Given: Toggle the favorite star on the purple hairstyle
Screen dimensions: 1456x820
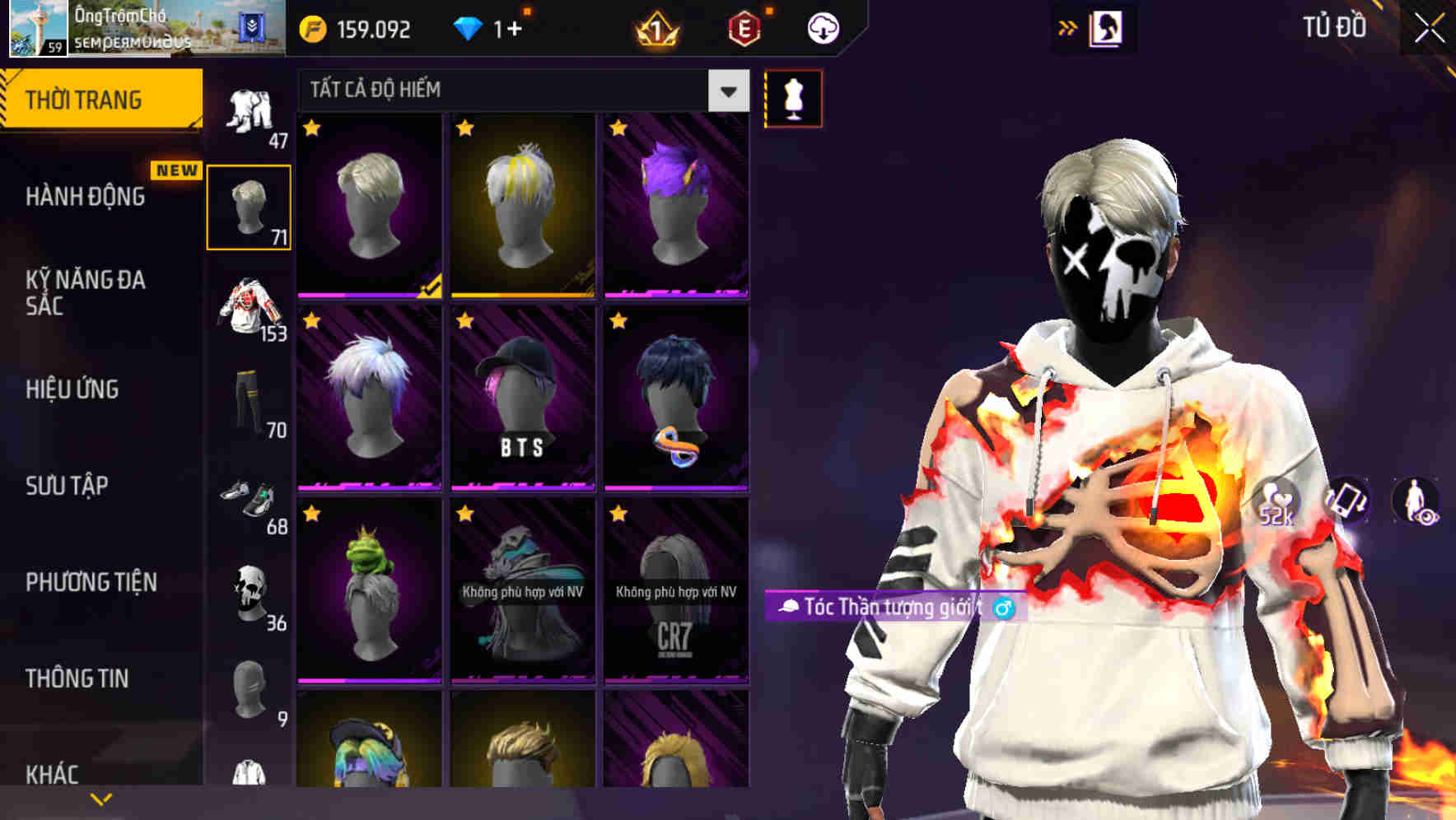Looking at the screenshot, I should [x=618, y=128].
